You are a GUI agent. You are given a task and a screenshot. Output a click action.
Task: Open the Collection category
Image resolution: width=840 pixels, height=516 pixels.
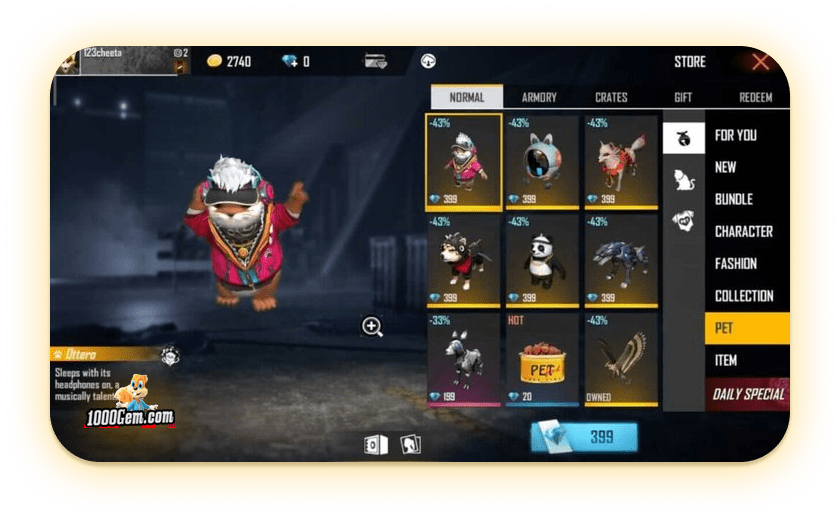click(x=744, y=296)
